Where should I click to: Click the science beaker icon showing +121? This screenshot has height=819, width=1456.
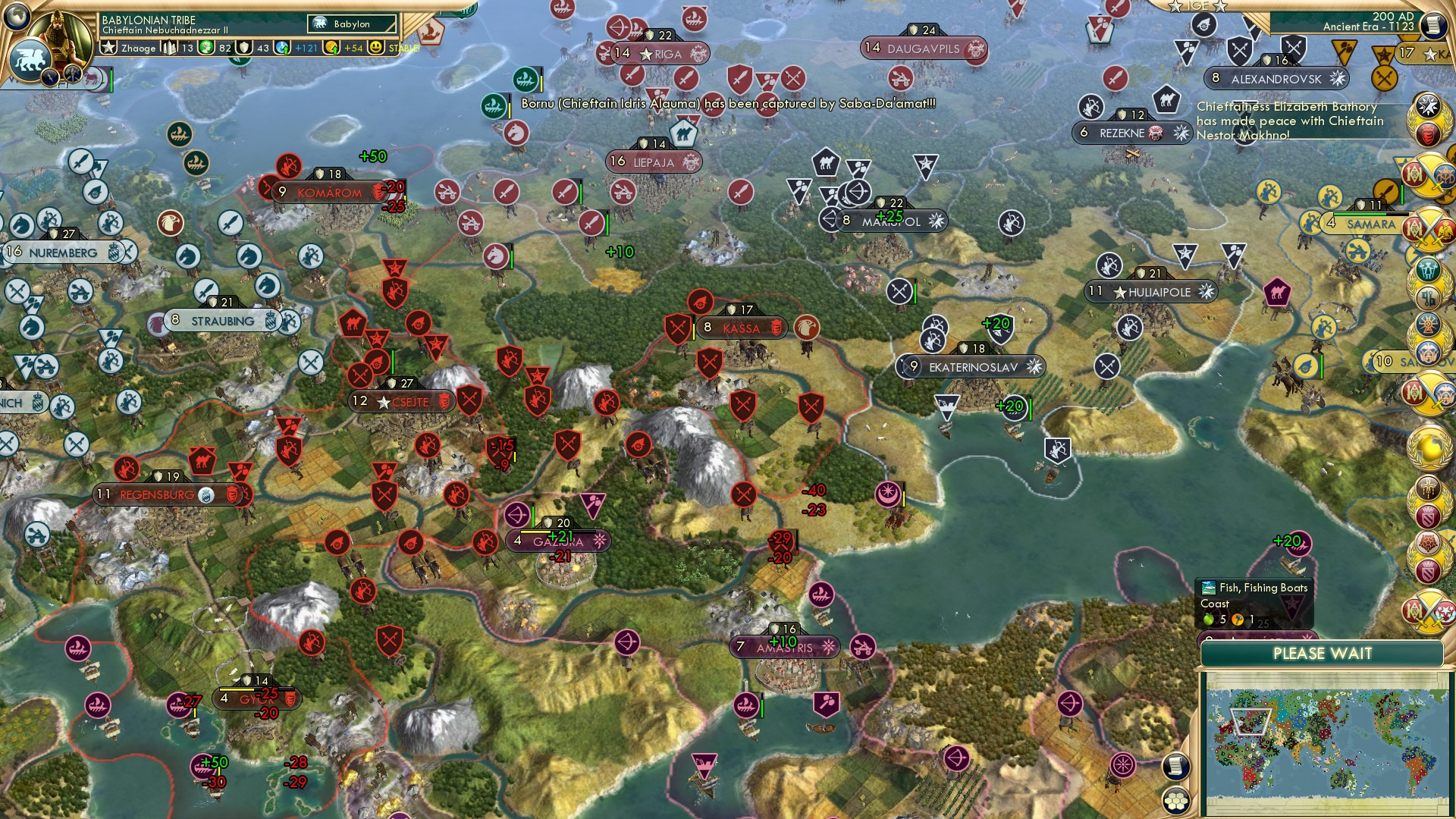(281, 49)
